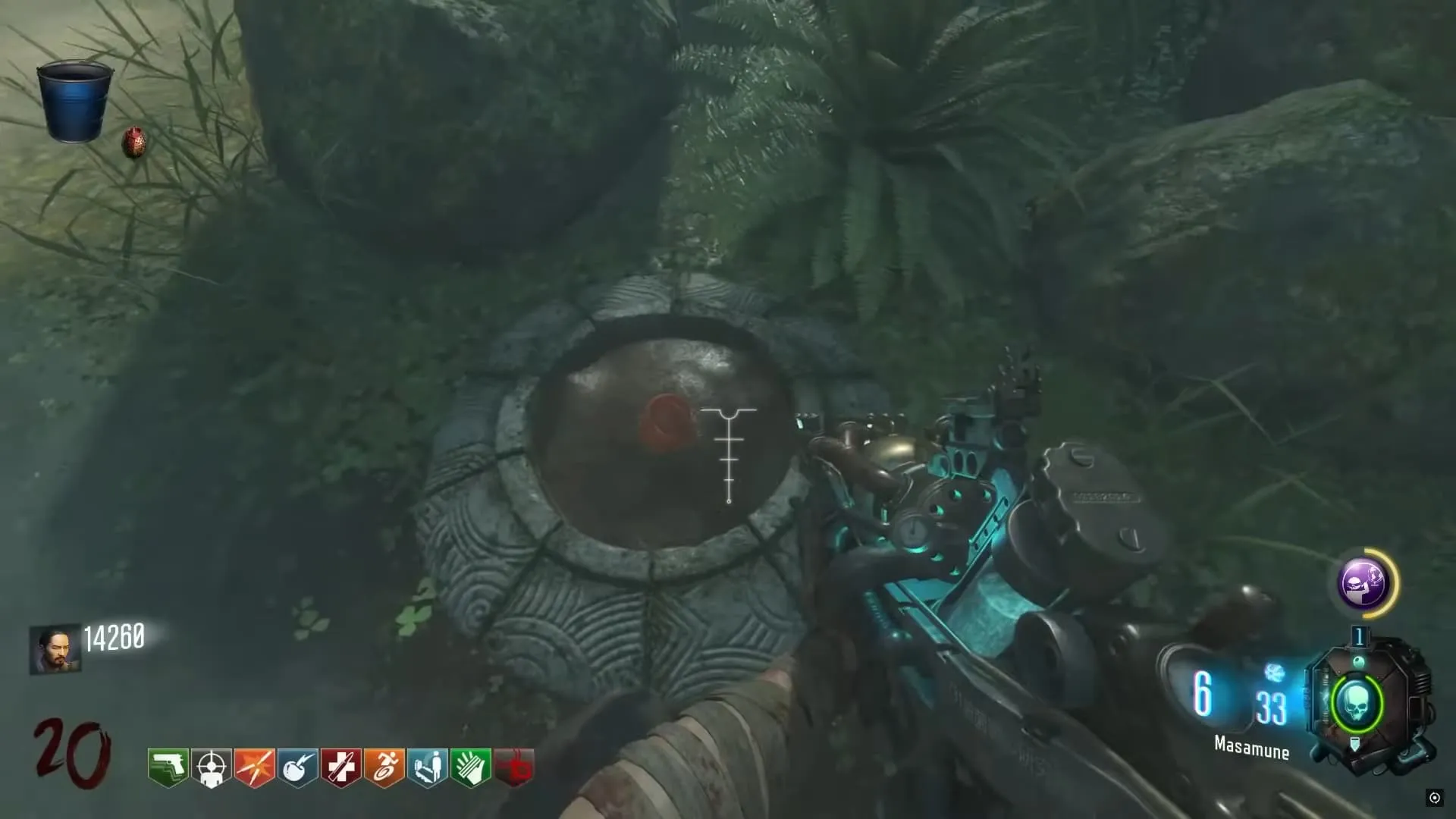
Task: Click the green pistol Mule Kick perk
Action: point(168,768)
